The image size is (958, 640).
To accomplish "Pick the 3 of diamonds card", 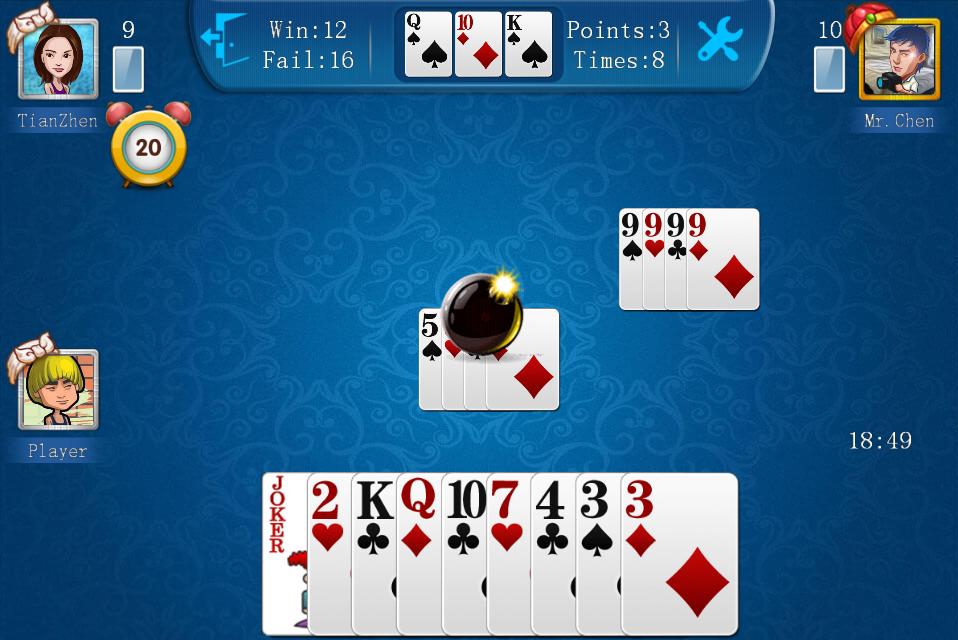I will pyautogui.click(x=680, y=555).
